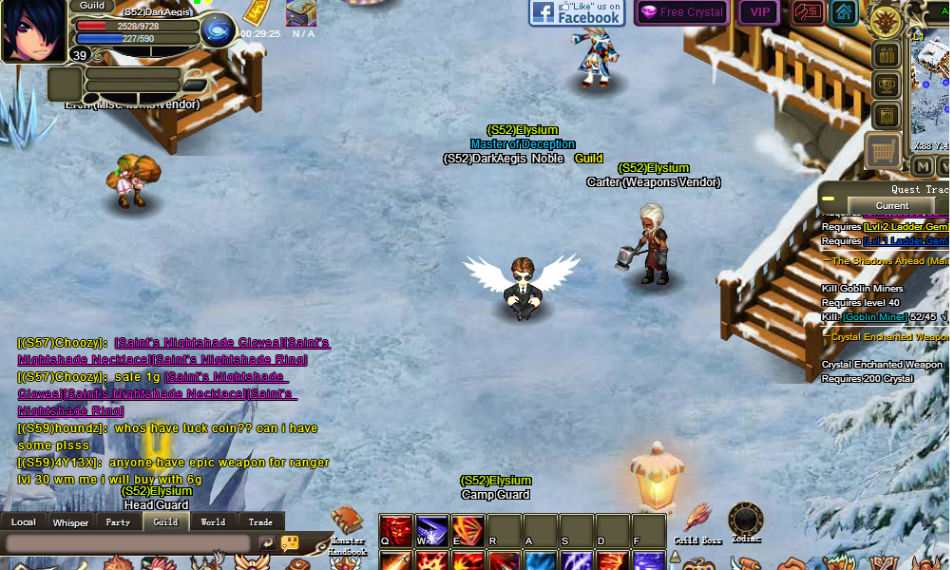Screen dimensions: 950x570
Task: Open the Facebook Like link
Action: pos(576,13)
